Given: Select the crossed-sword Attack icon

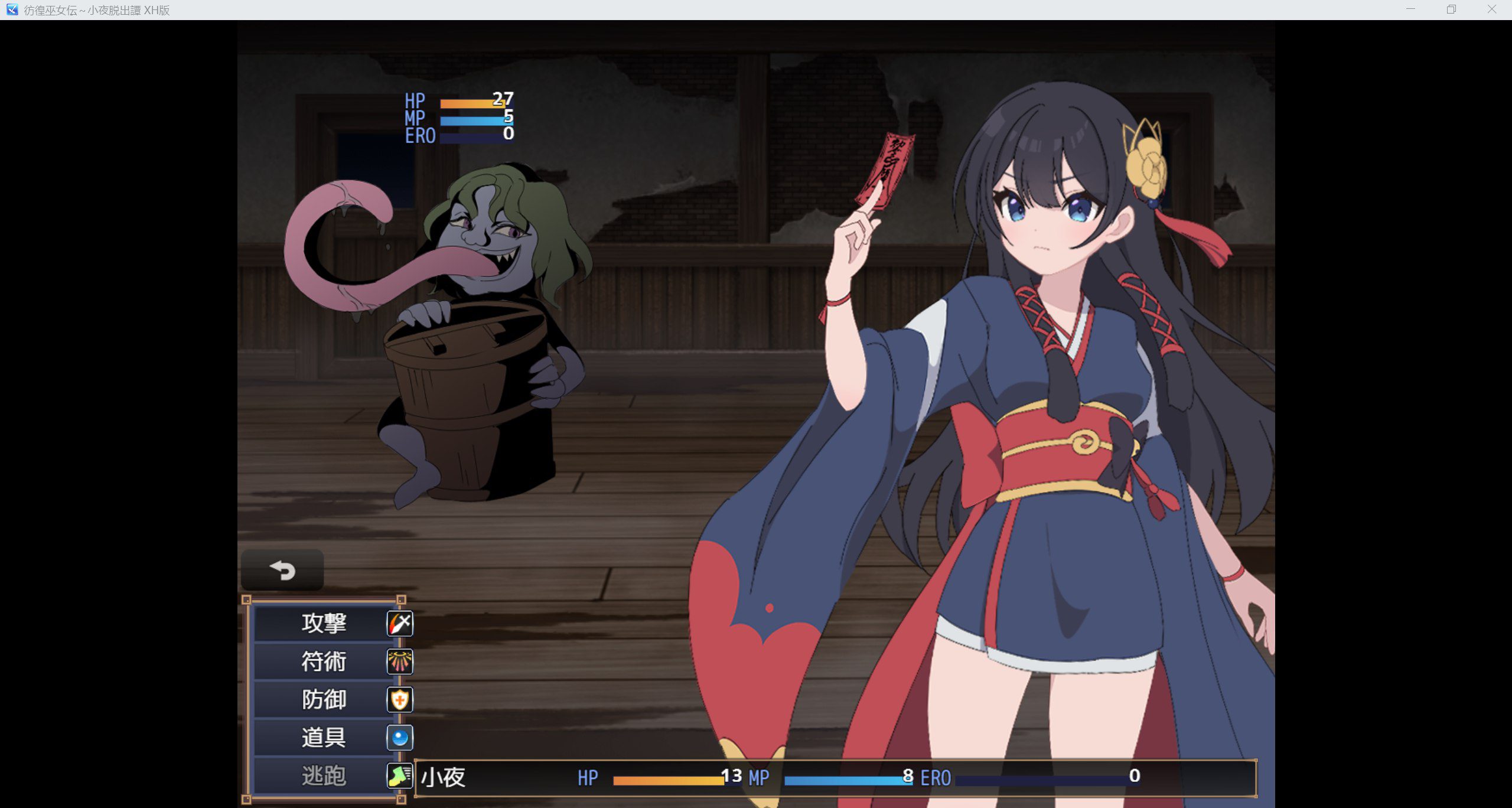Looking at the screenshot, I should (399, 623).
